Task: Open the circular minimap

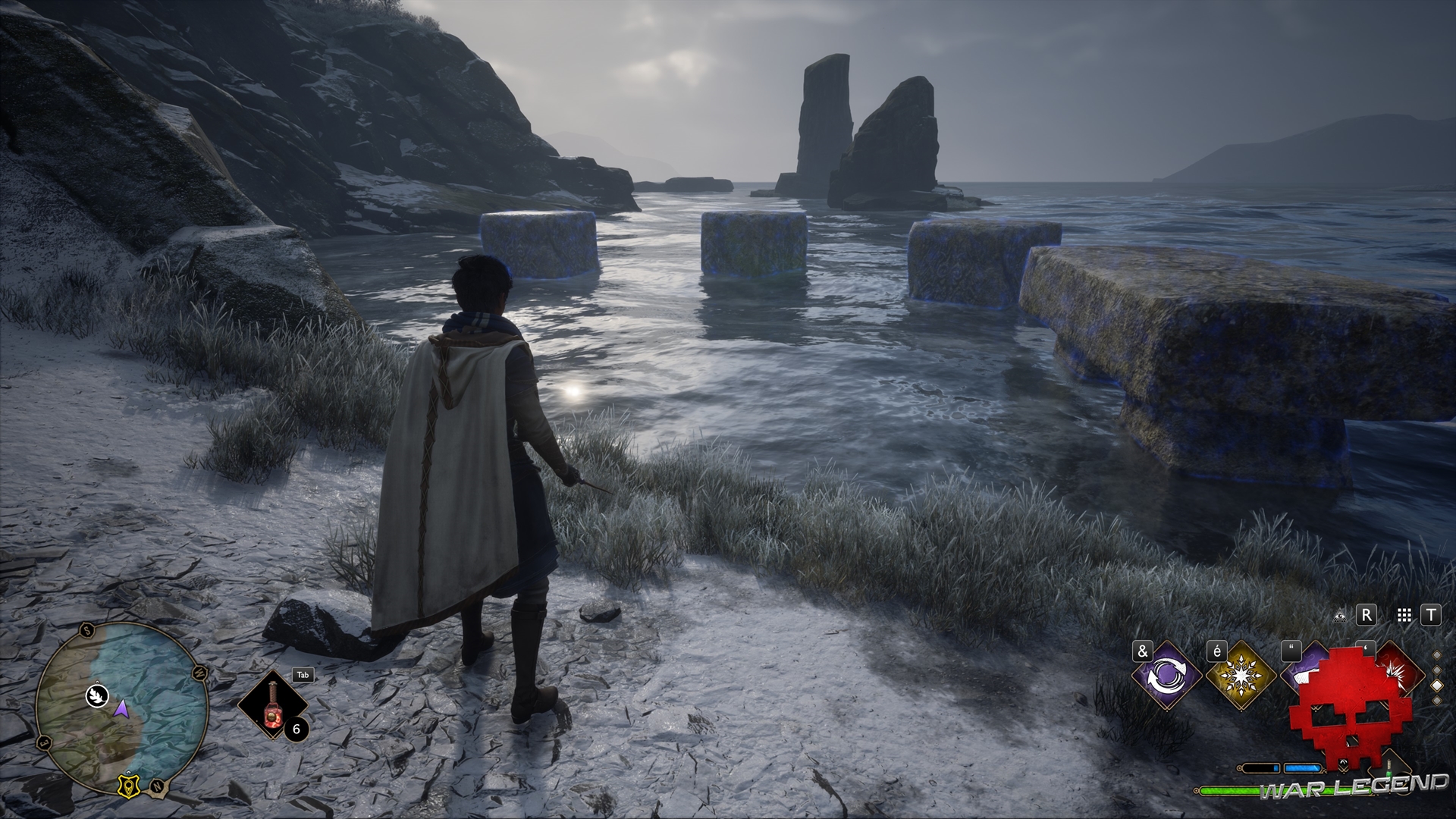Action: (x=122, y=708)
